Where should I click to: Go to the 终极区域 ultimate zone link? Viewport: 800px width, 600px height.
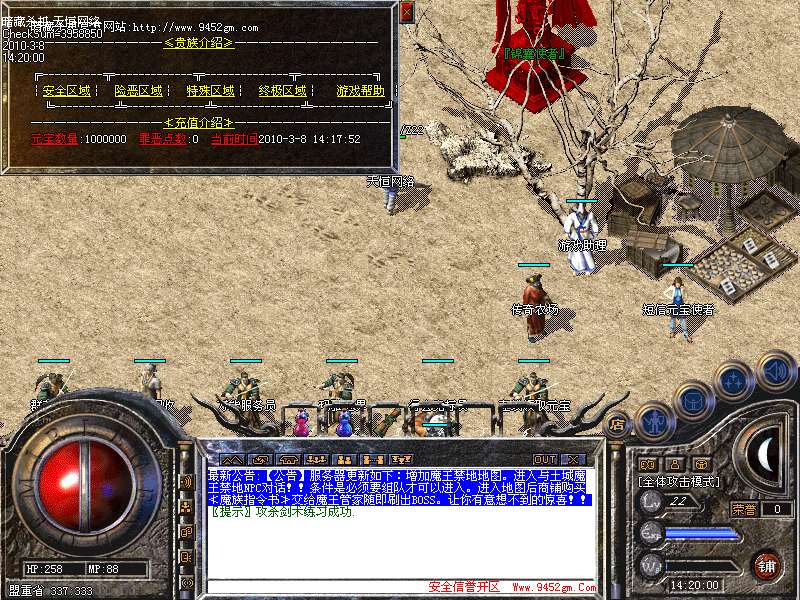tap(282, 91)
